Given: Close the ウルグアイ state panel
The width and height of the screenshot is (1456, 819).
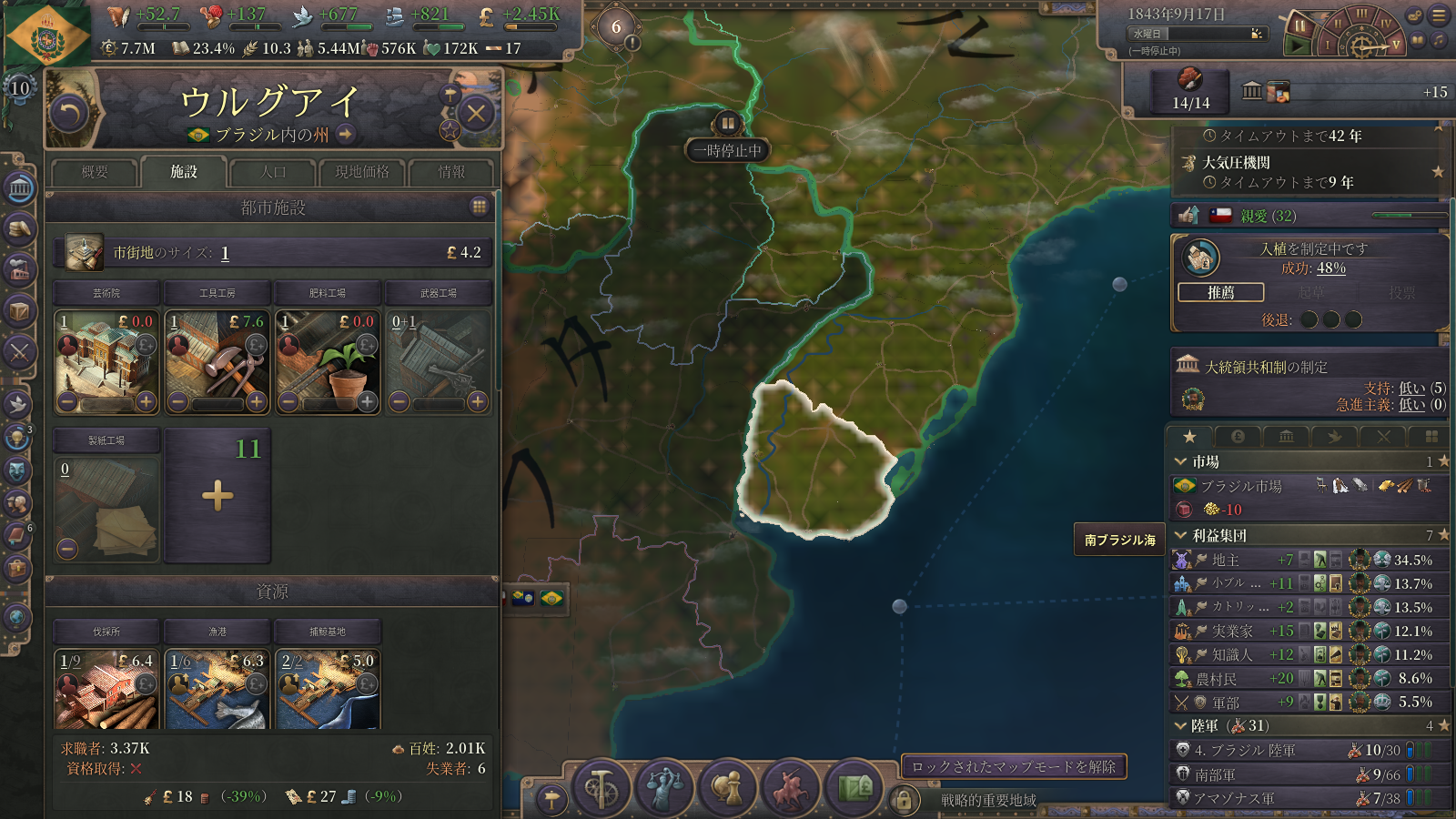Looking at the screenshot, I should (x=476, y=114).
